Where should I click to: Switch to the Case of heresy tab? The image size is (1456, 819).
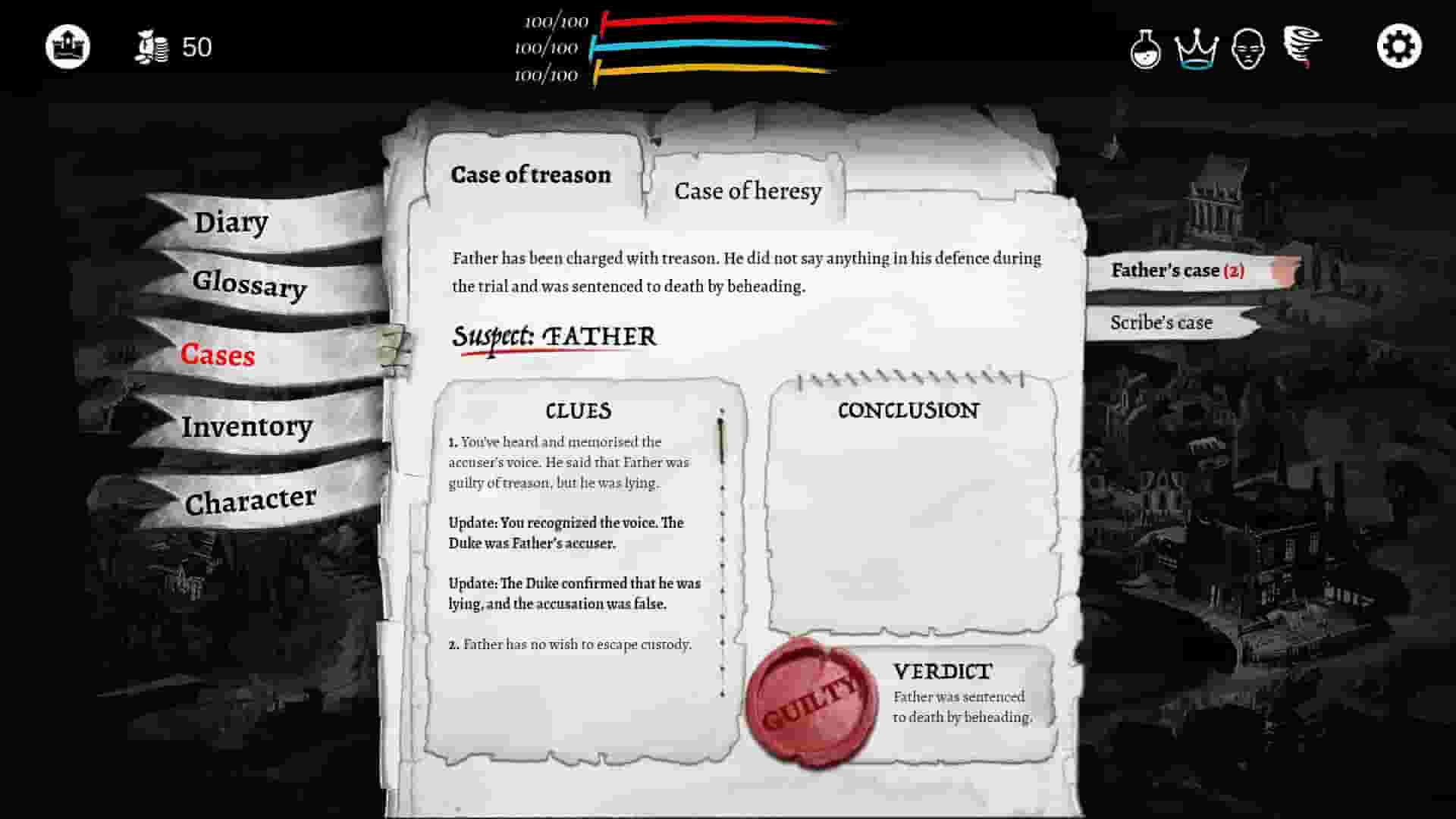747,190
